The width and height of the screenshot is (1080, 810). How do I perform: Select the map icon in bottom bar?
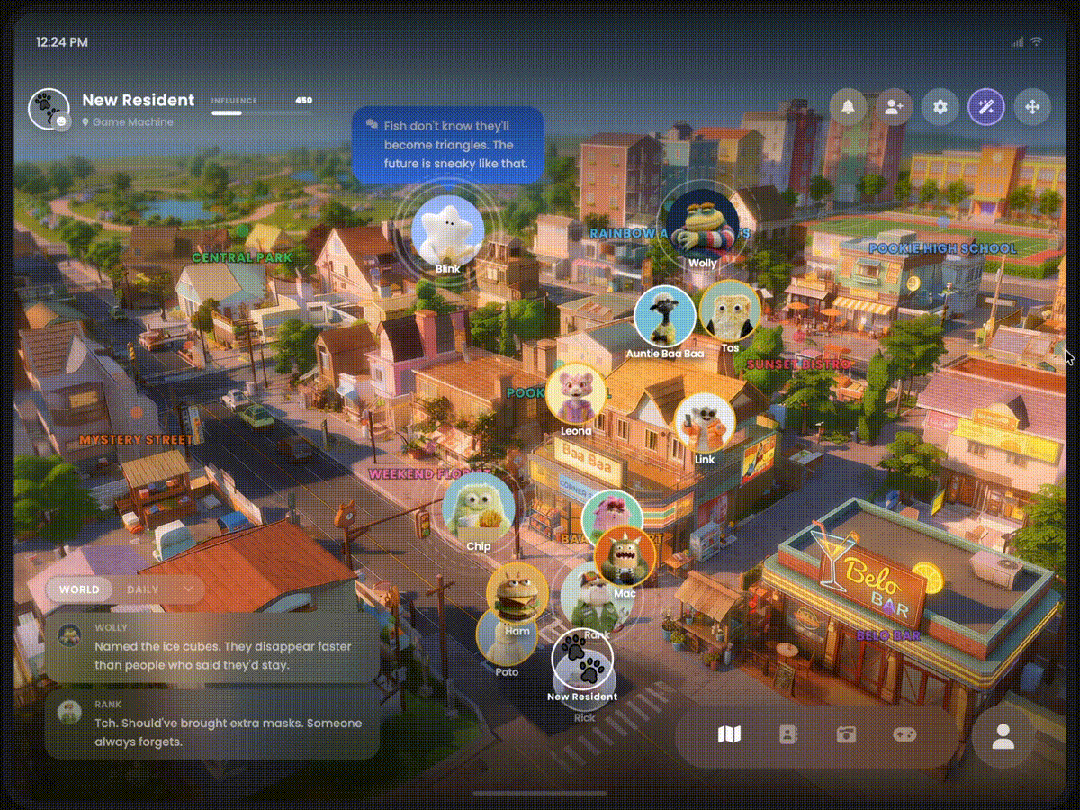[x=730, y=735]
